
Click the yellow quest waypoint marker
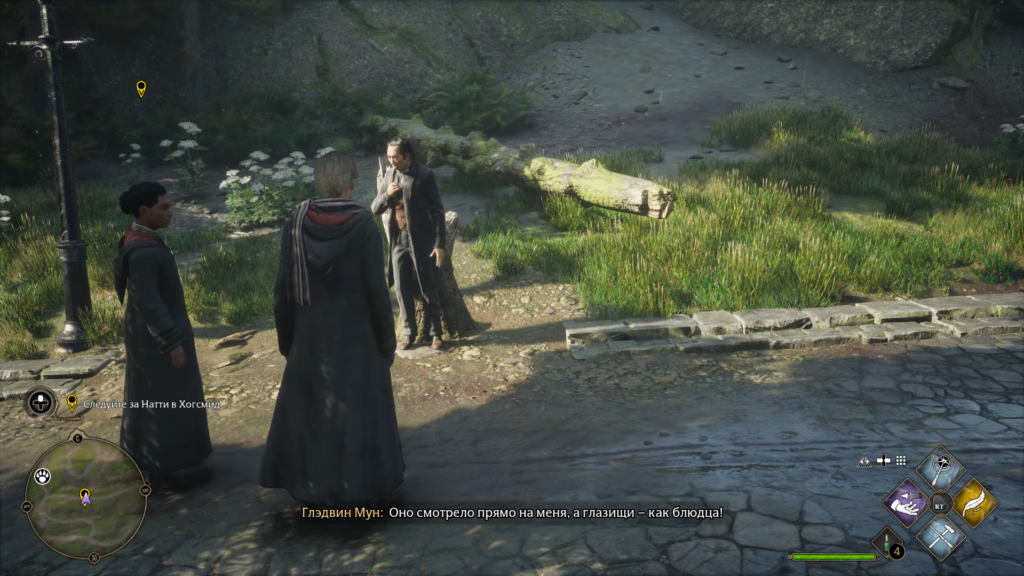click(141, 89)
